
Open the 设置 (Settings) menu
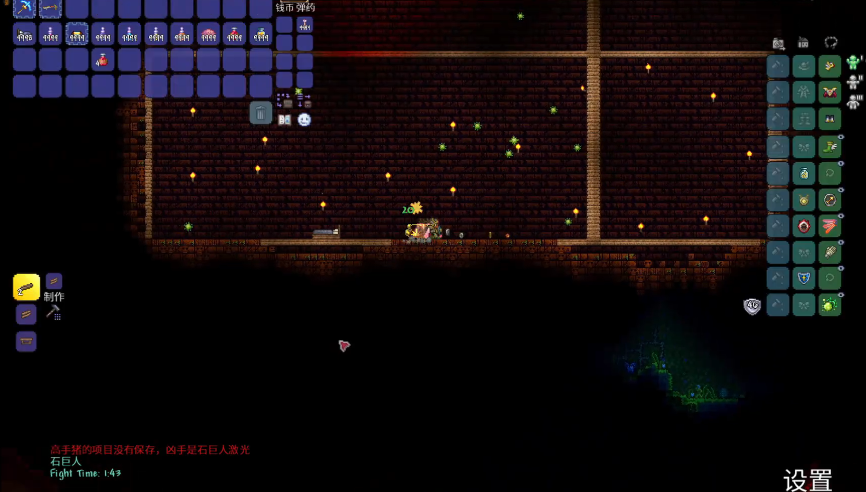[807, 479]
